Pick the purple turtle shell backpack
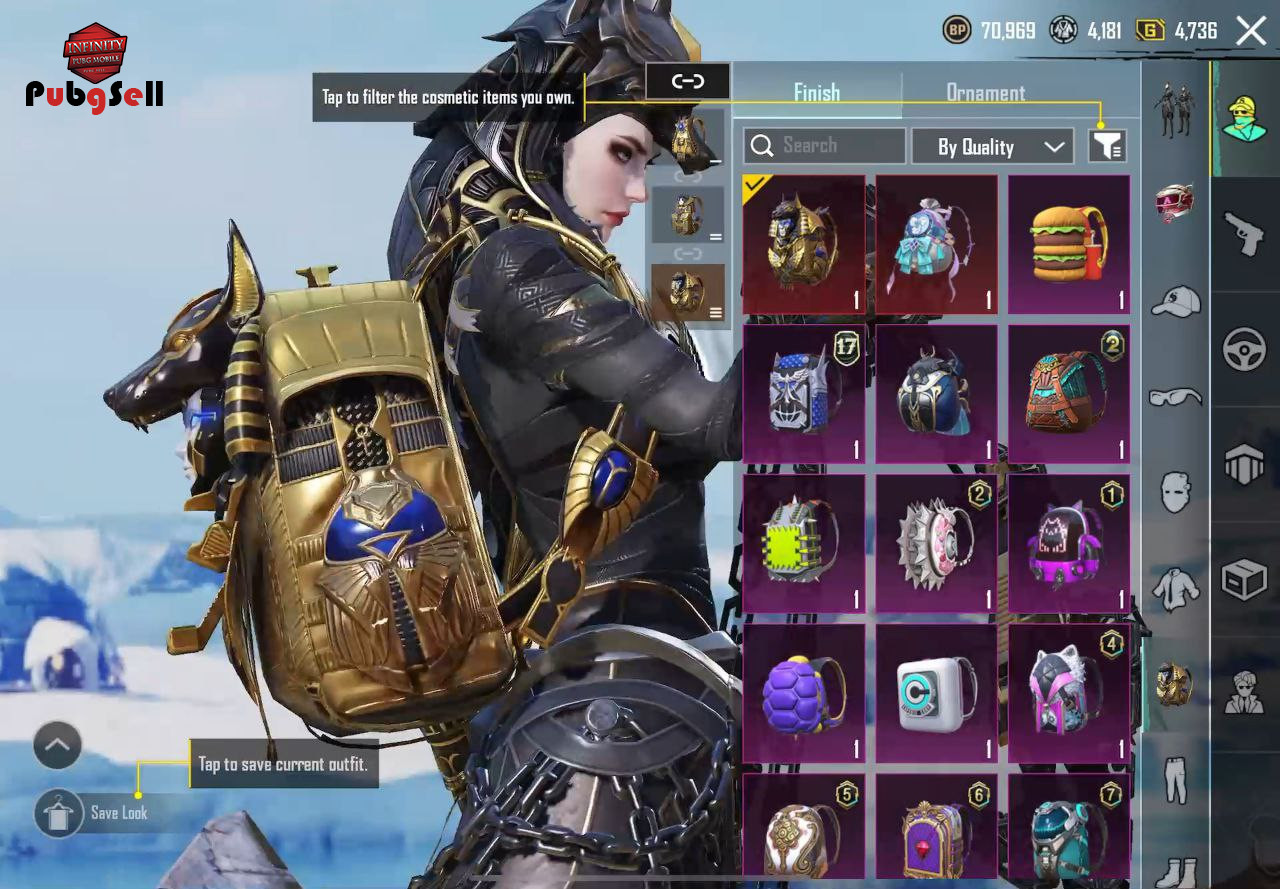The height and width of the screenshot is (889, 1280). coord(804,693)
